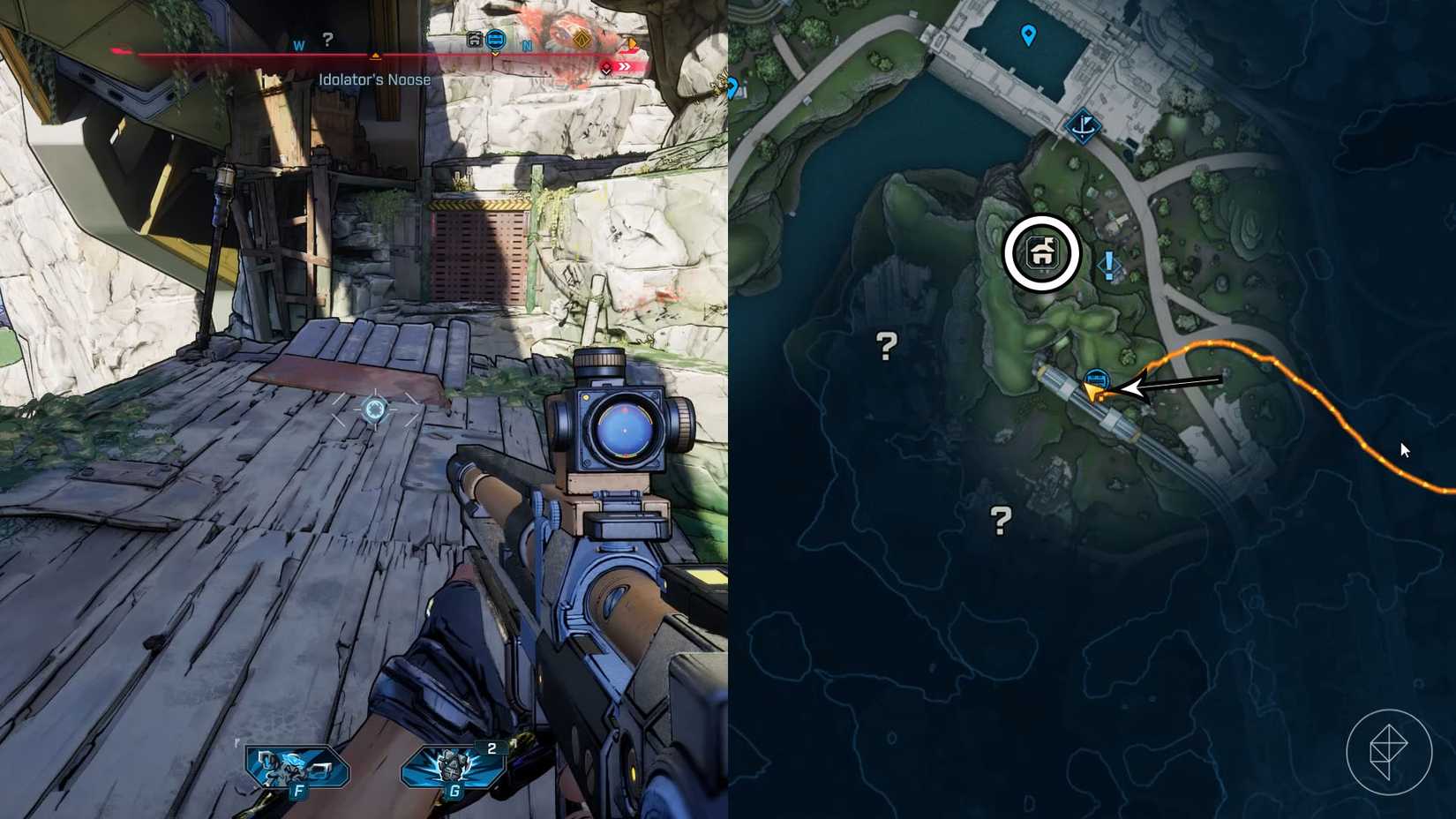
Task: Select the Idolator's Noose location label
Action: (x=373, y=79)
